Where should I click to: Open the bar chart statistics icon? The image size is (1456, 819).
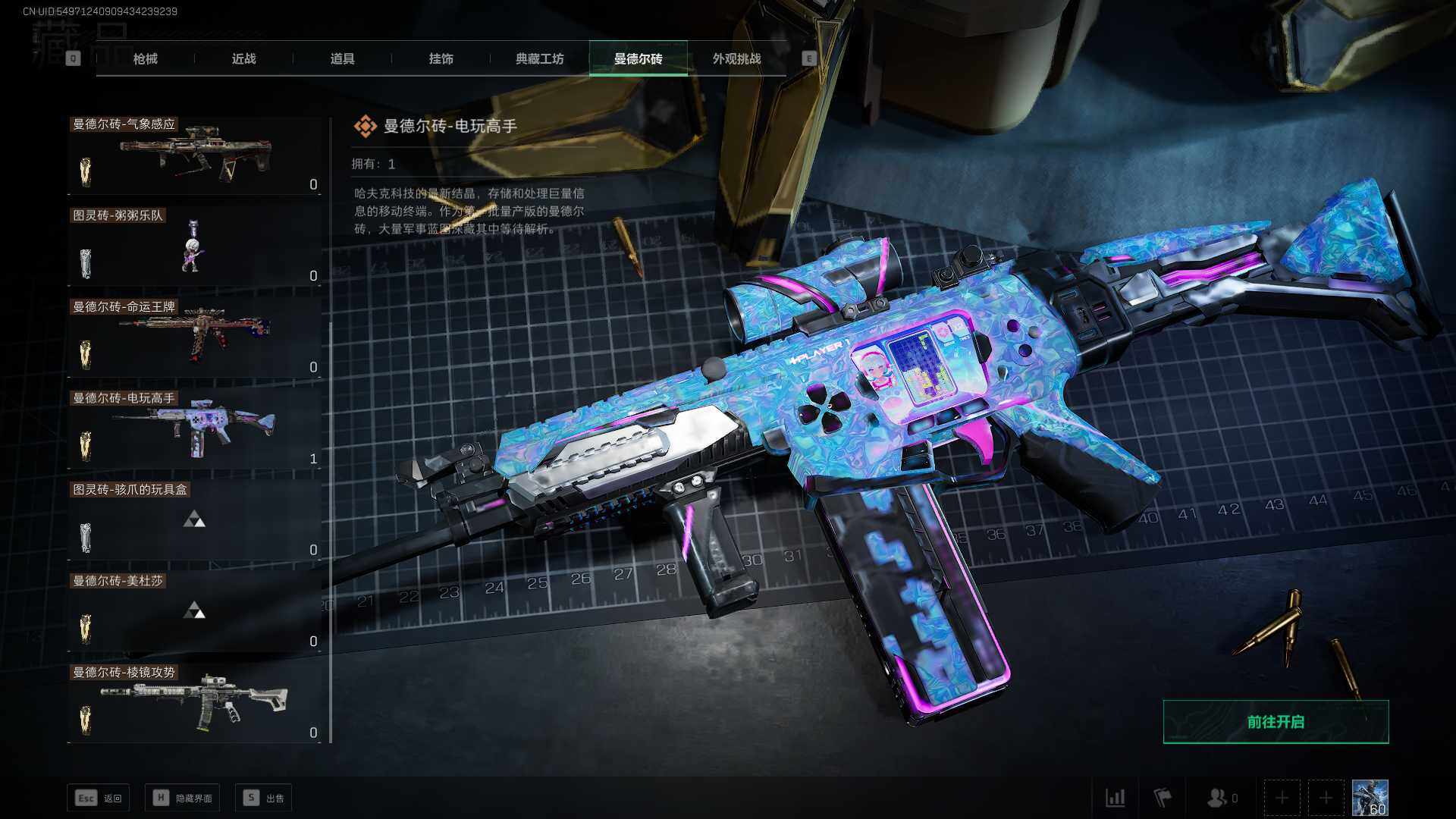pyautogui.click(x=1115, y=798)
